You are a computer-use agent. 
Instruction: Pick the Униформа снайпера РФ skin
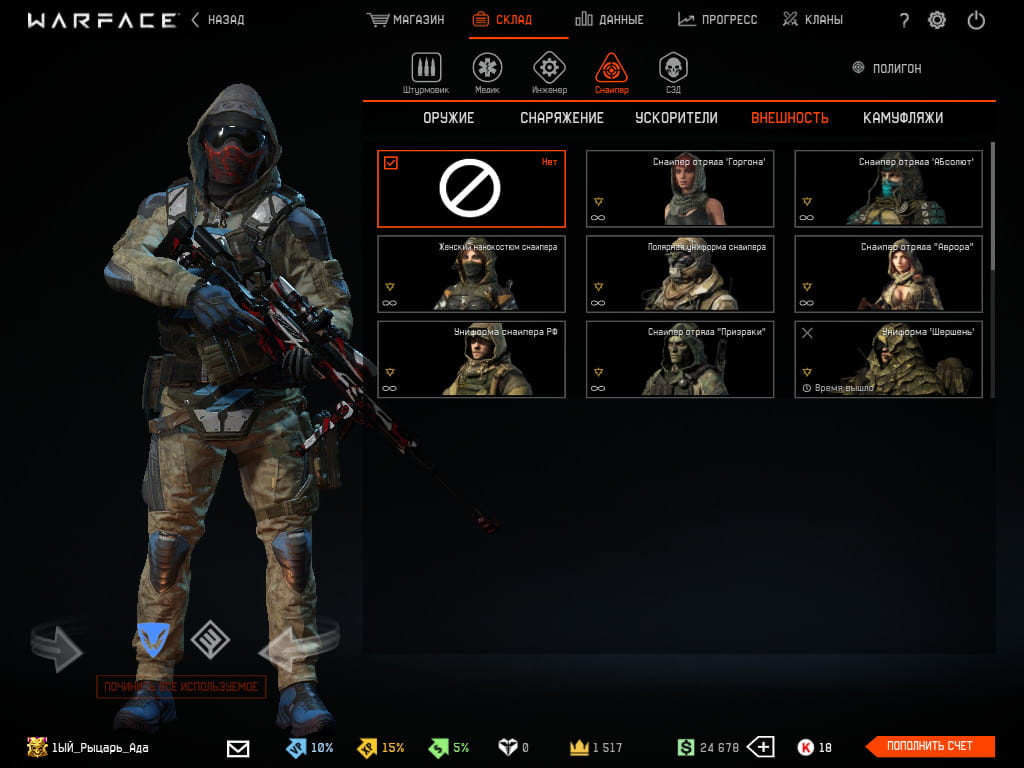point(471,359)
